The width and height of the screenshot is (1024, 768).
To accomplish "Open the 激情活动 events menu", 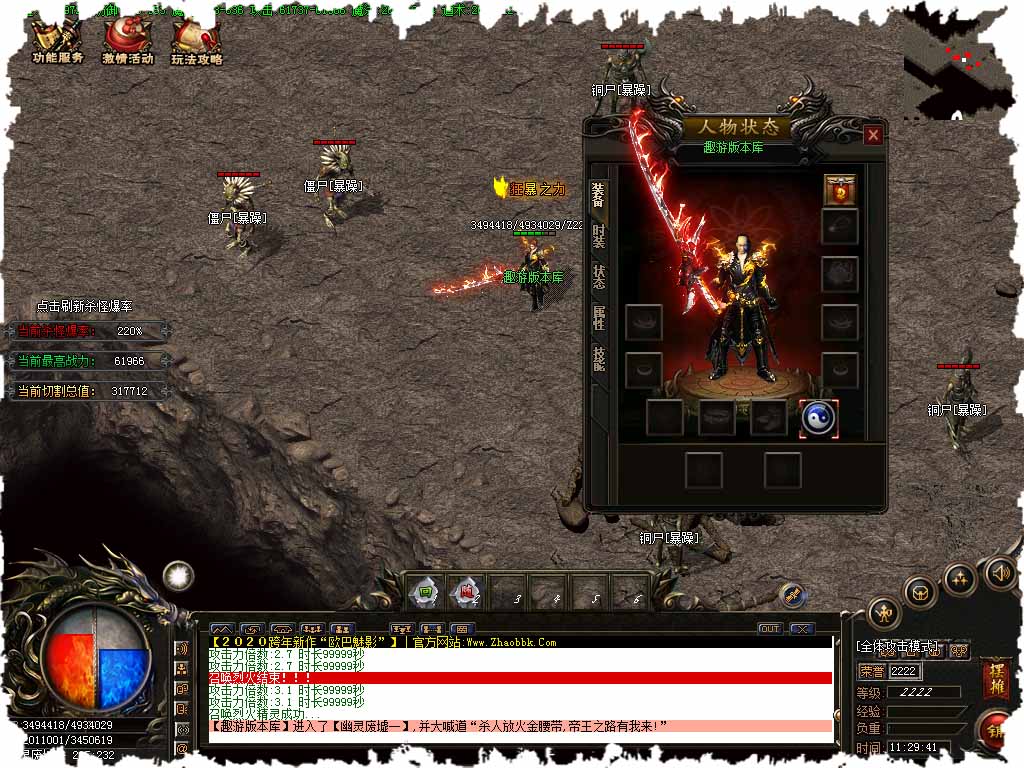I will click(127, 41).
